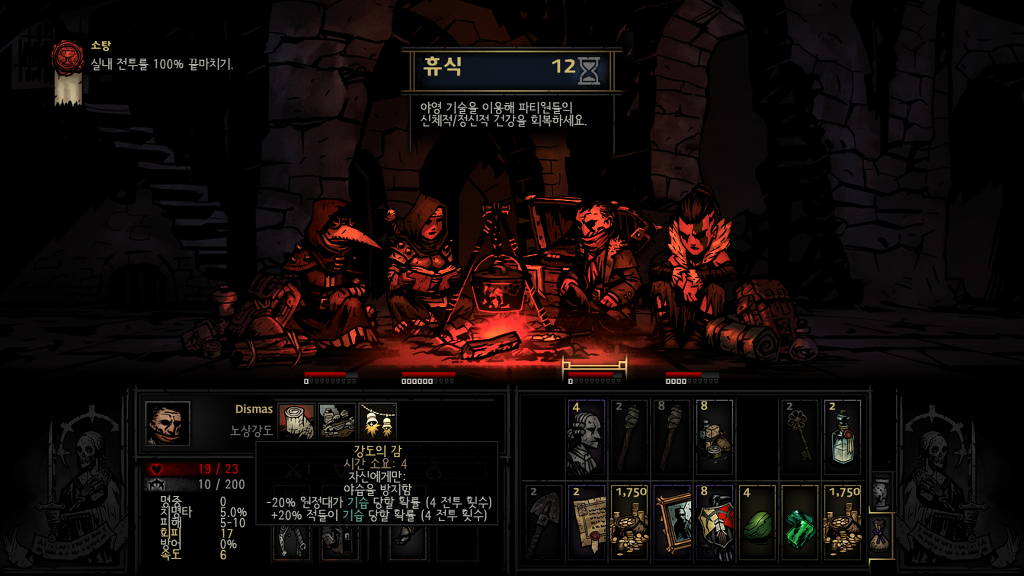Select the green jade stone
Viewport: 1024px width, 576px height.
coord(758,522)
